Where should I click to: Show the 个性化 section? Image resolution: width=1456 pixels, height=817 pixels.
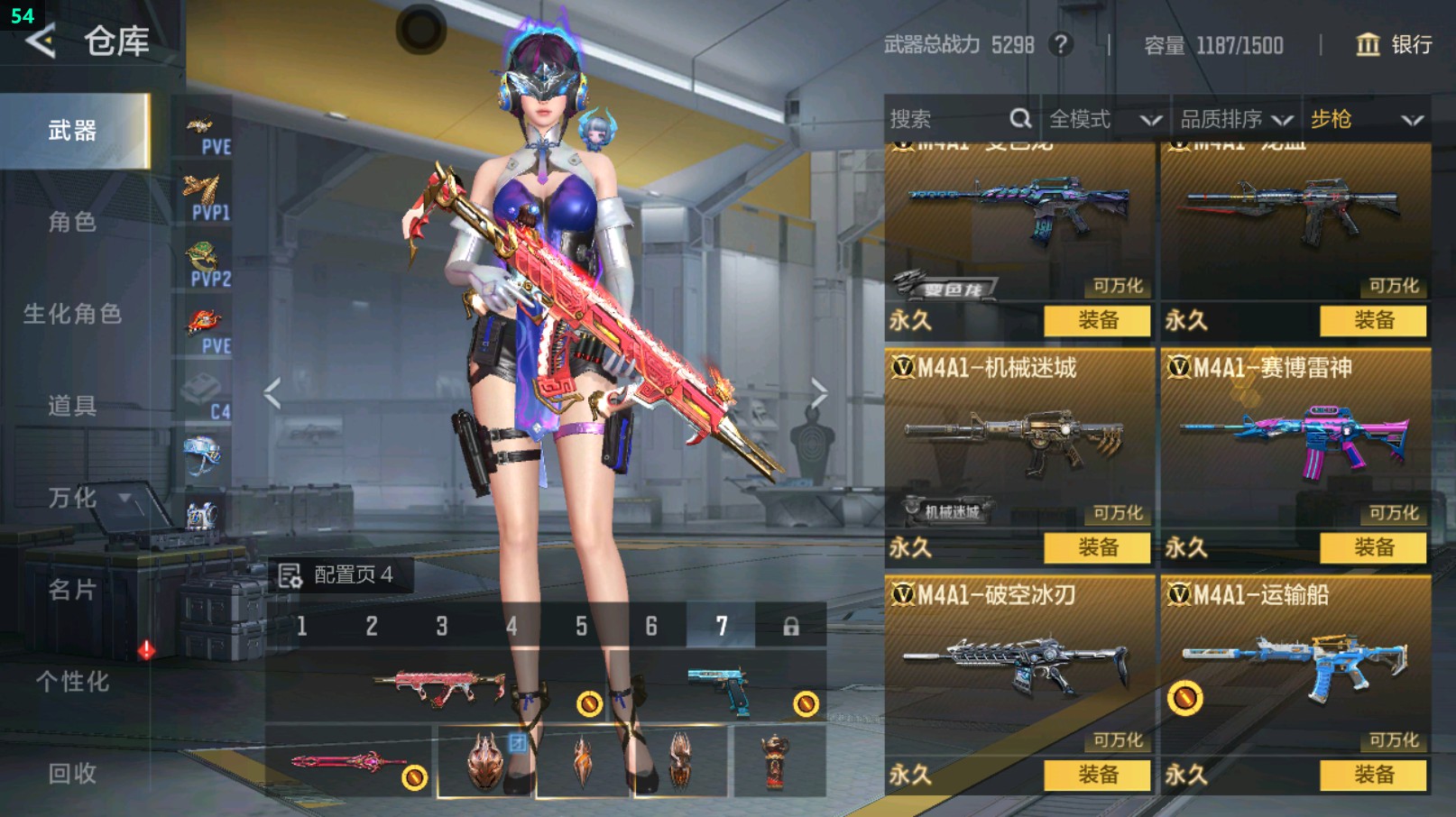[x=72, y=682]
